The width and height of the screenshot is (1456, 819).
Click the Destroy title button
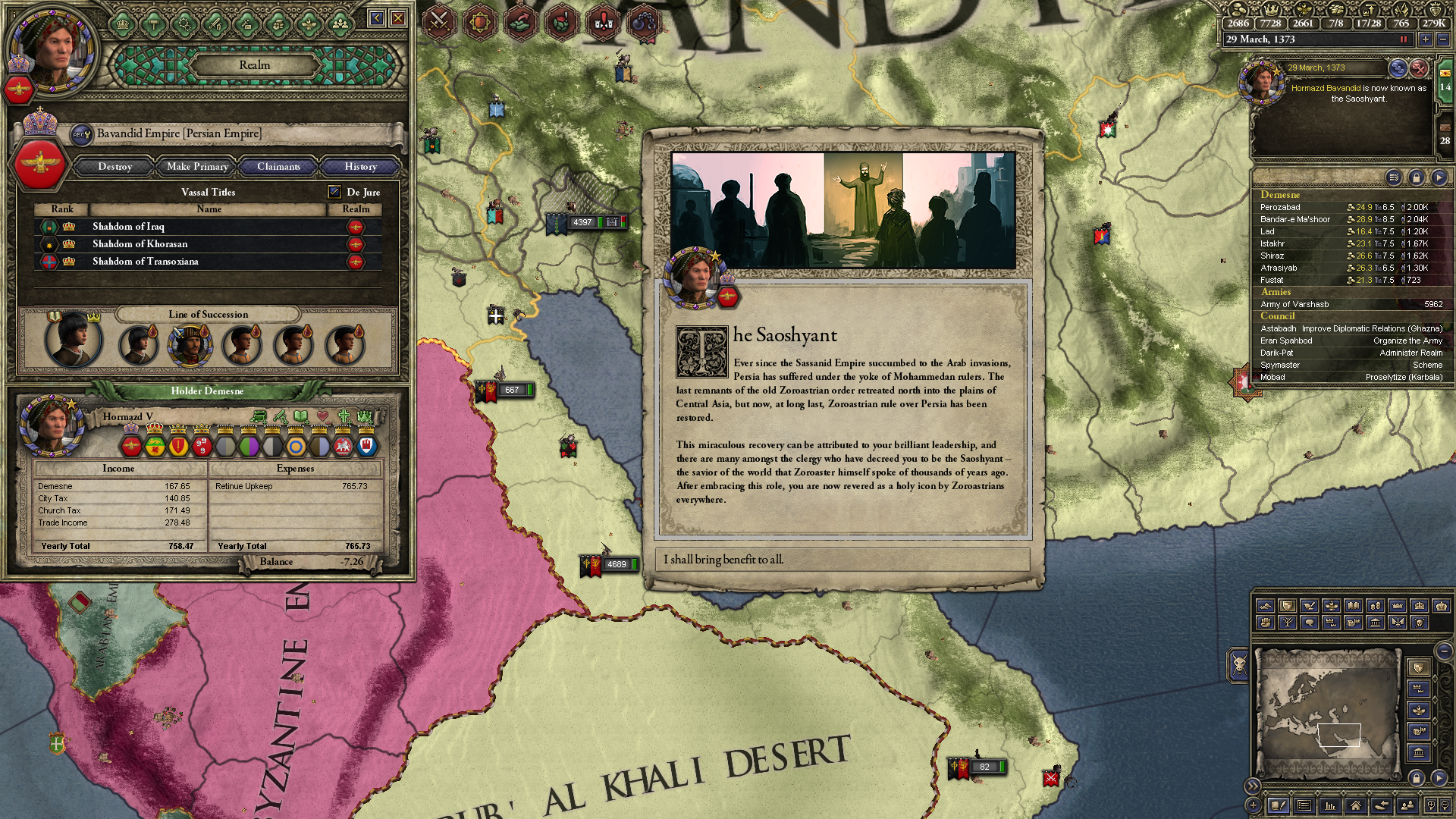(x=115, y=166)
